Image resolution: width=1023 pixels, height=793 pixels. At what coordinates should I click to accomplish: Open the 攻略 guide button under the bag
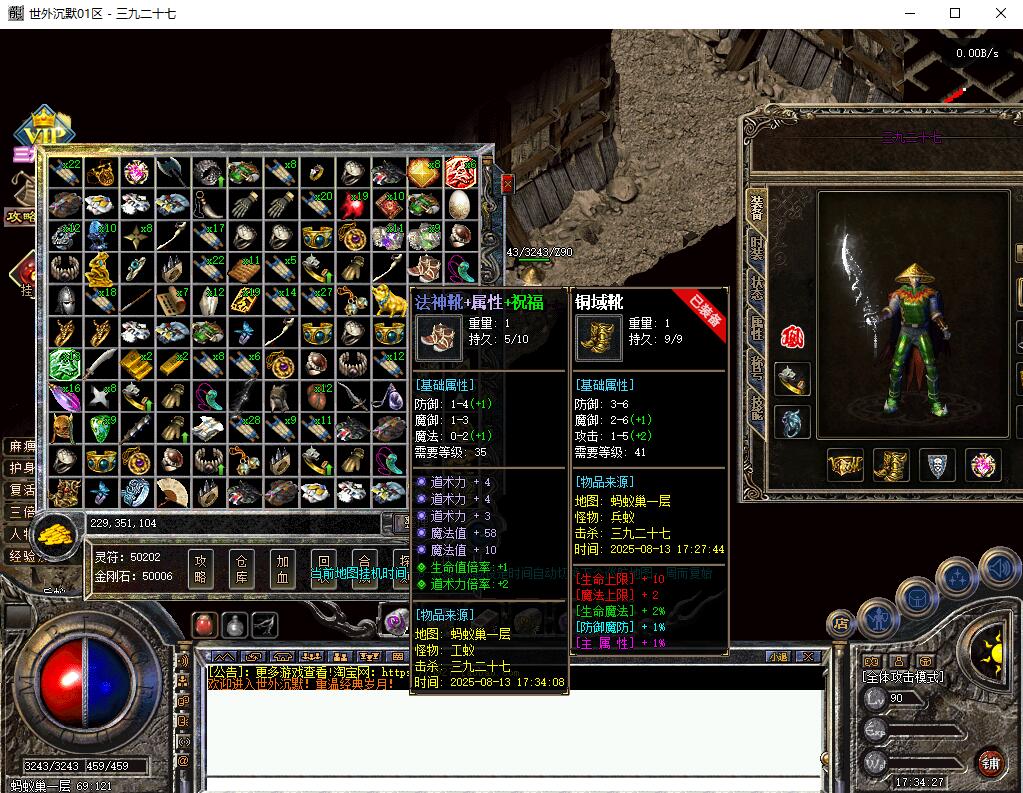coord(200,569)
